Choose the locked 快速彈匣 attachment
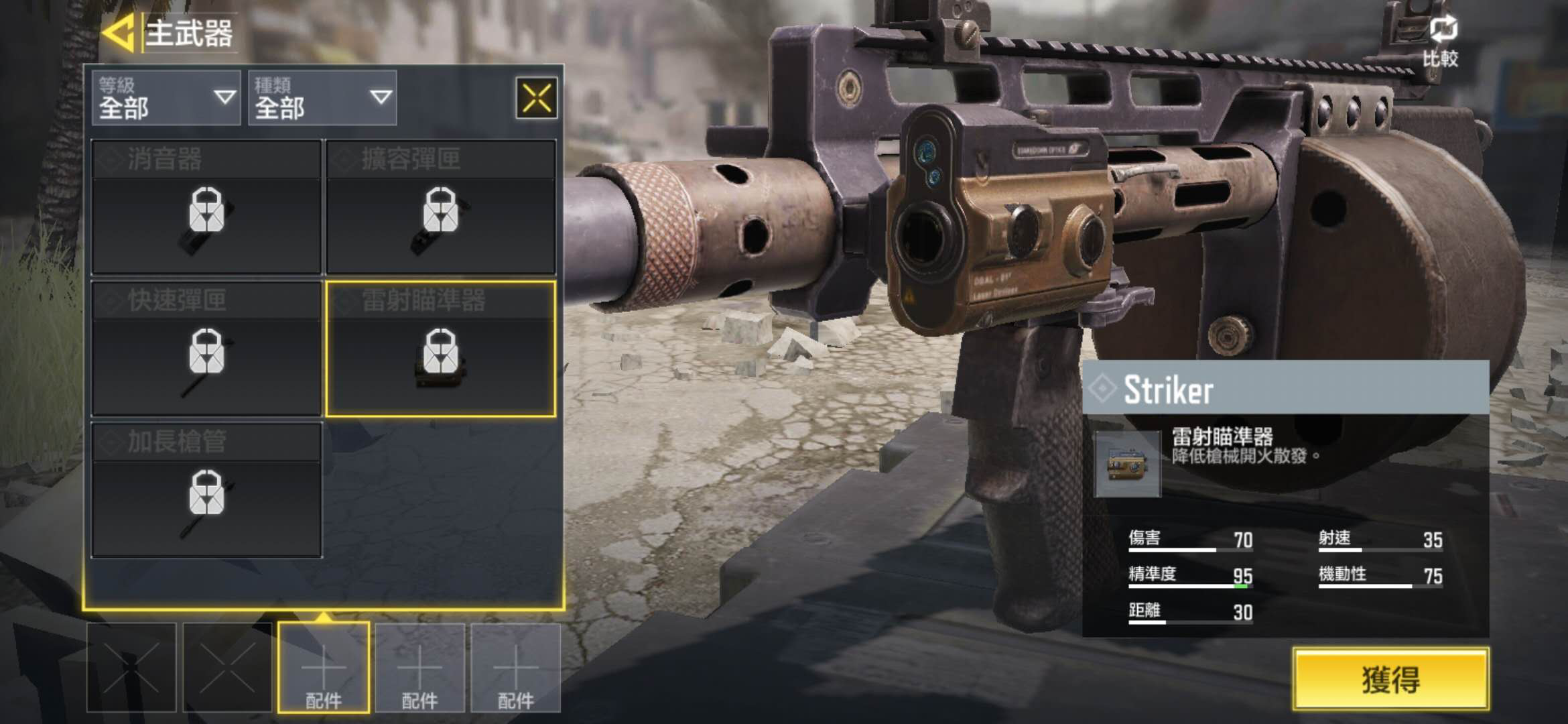This screenshot has width=1568, height=724. (x=206, y=349)
